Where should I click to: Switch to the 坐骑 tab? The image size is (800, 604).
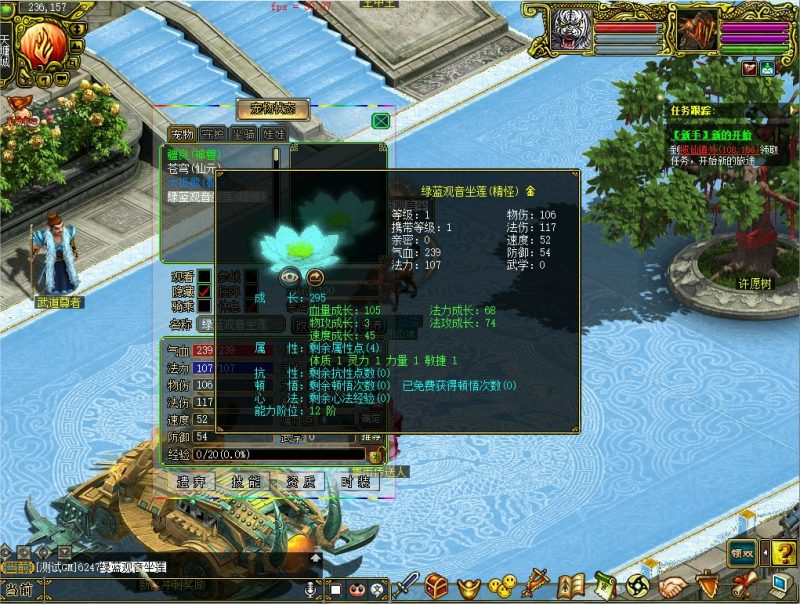(x=243, y=133)
